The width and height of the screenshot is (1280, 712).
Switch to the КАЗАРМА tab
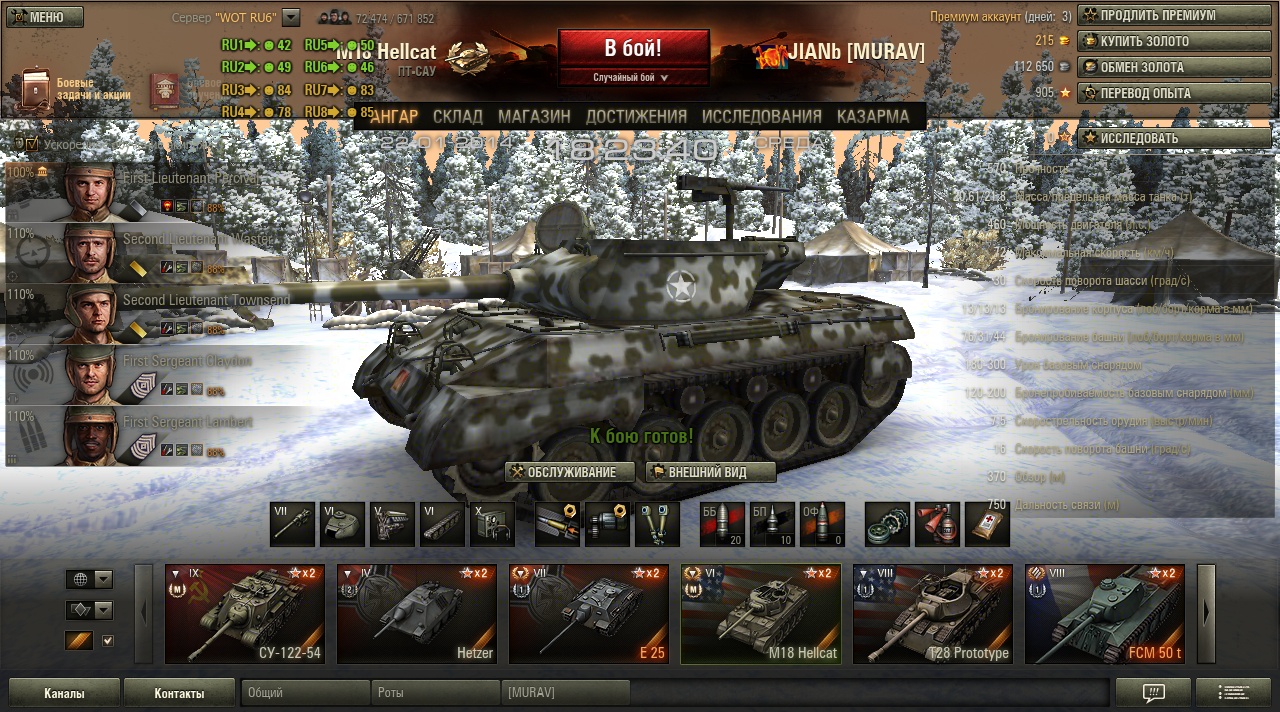click(873, 116)
